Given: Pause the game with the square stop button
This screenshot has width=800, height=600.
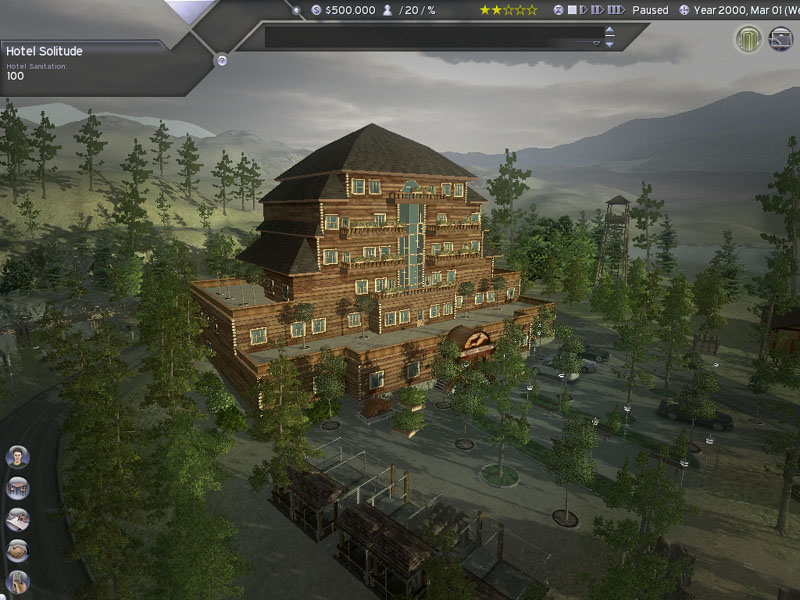Looking at the screenshot, I should pyautogui.click(x=573, y=10).
